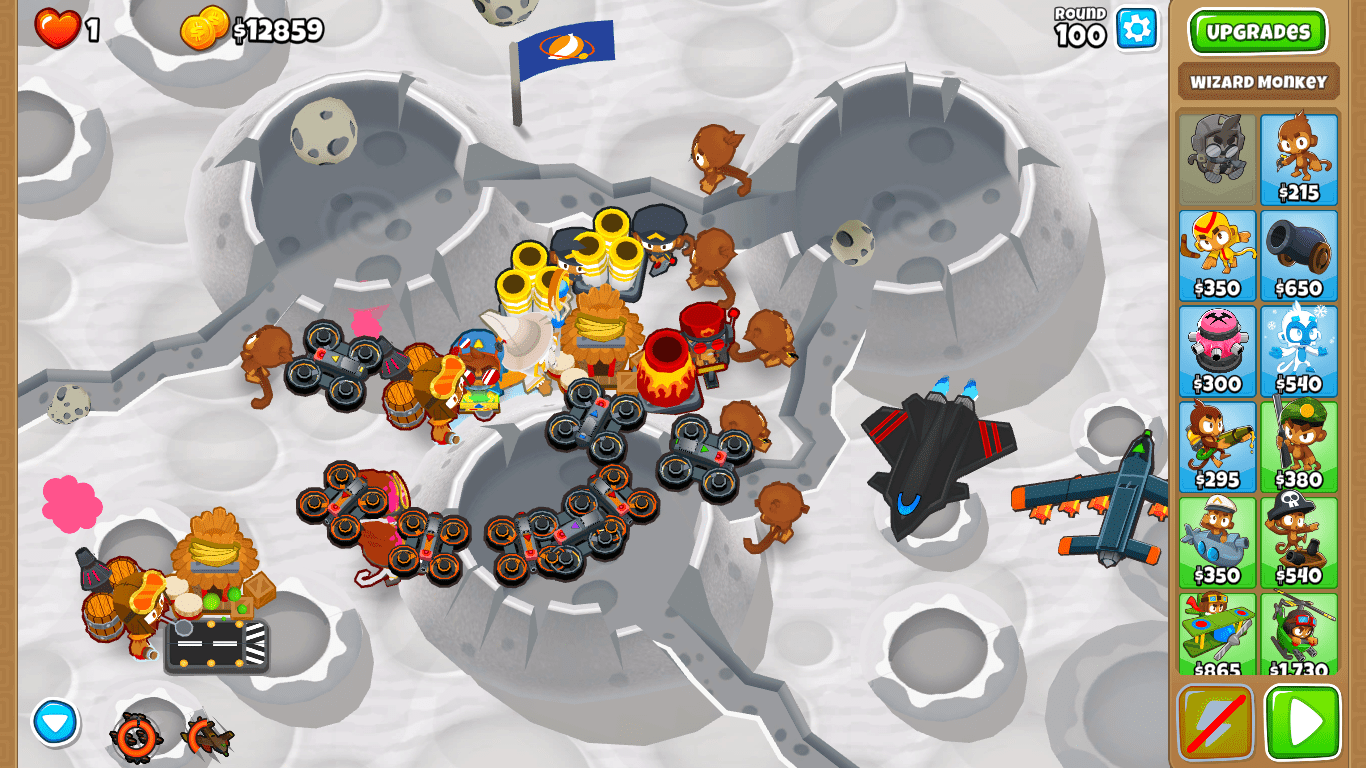This screenshot has height=768, width=1366.
Task: Select the Sniper Monkey from the panel
Action: pos(1300,442)
